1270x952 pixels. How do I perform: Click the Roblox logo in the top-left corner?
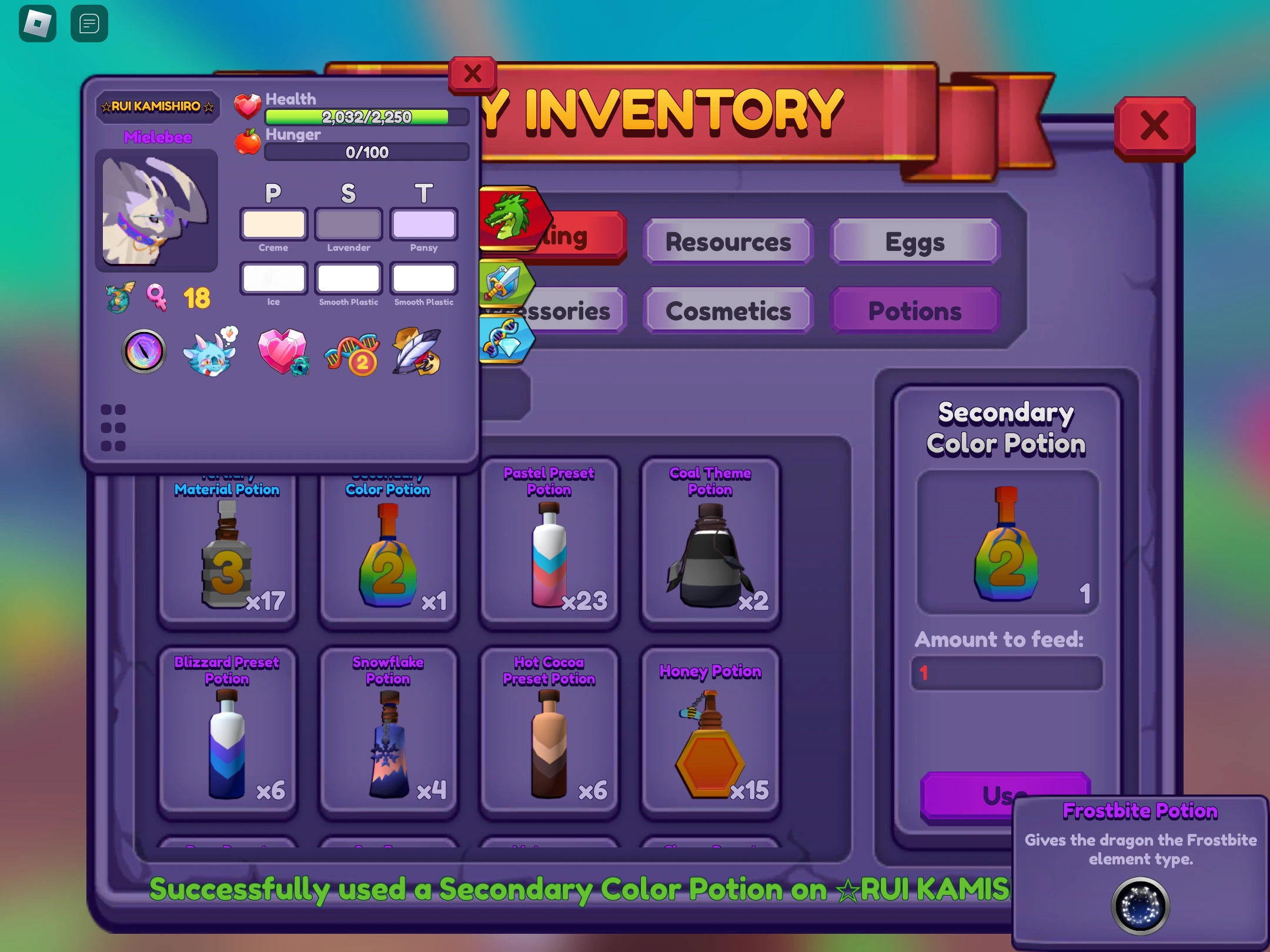37,24
